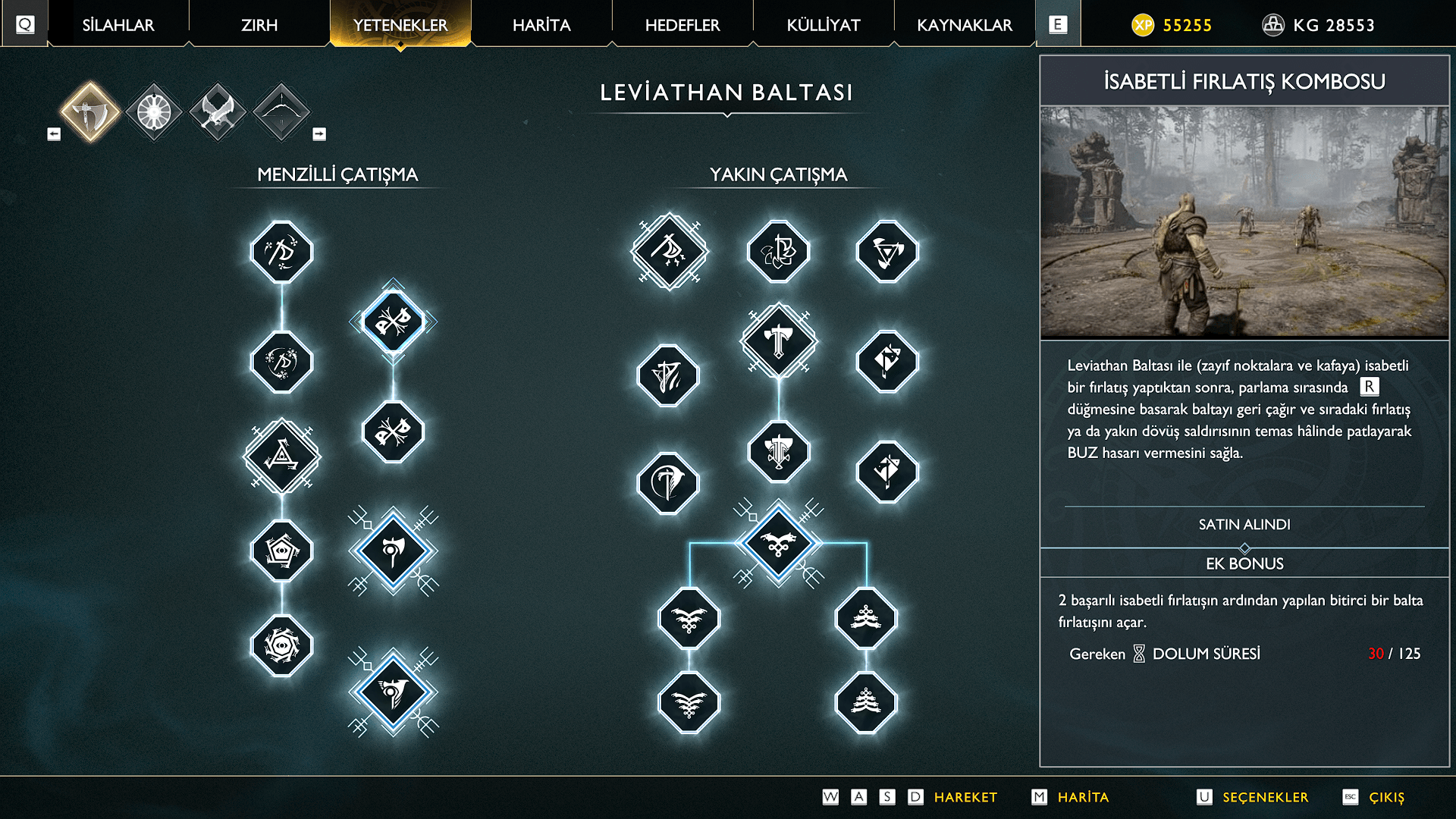Select the triangle rune skill node
Viewport: 1456px width, 819px height.
coord(282,457)
